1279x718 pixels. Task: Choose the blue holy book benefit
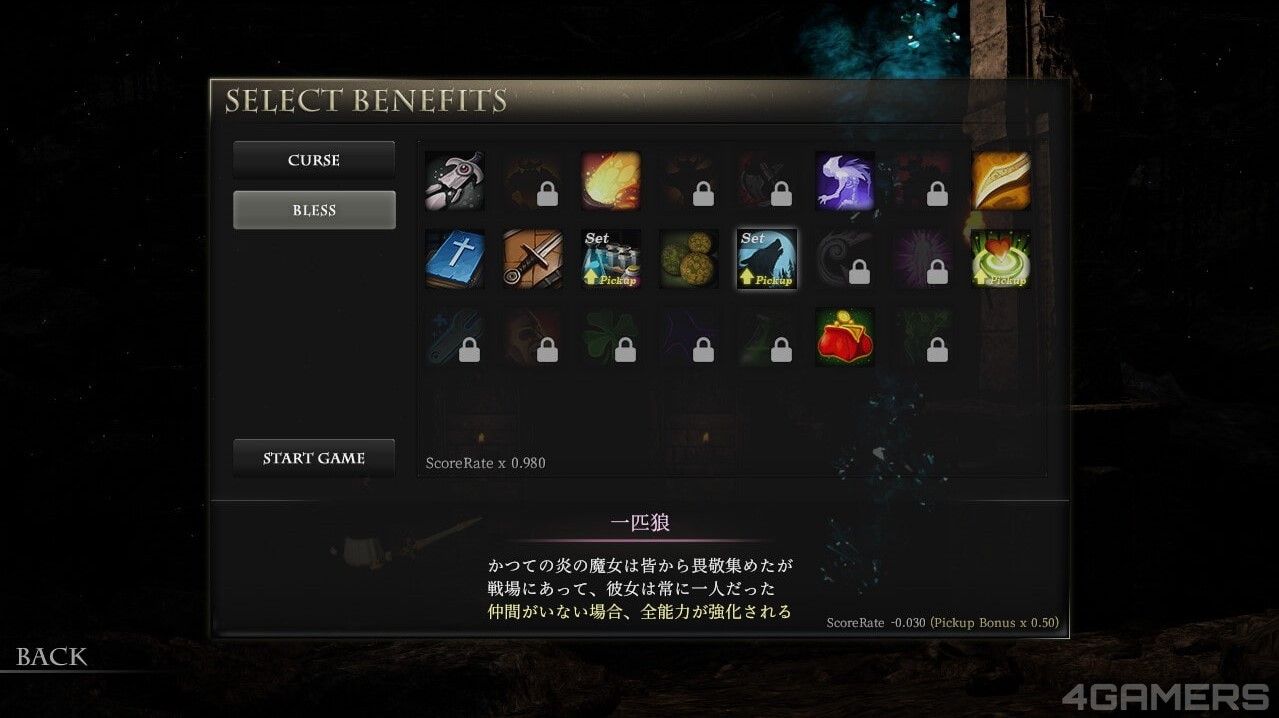455,259
